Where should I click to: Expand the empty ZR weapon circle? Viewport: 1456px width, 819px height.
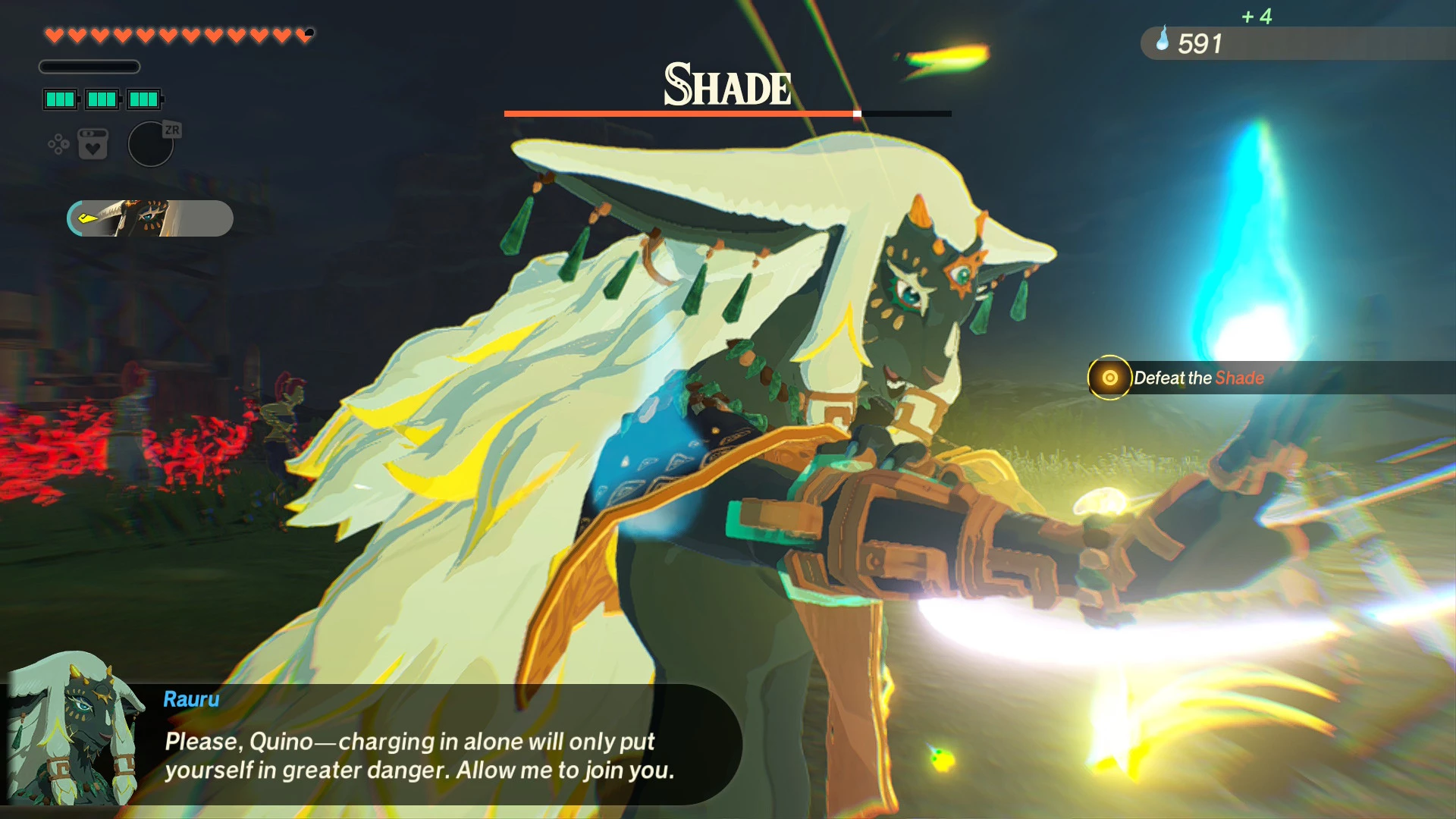[x=150, y=144]
